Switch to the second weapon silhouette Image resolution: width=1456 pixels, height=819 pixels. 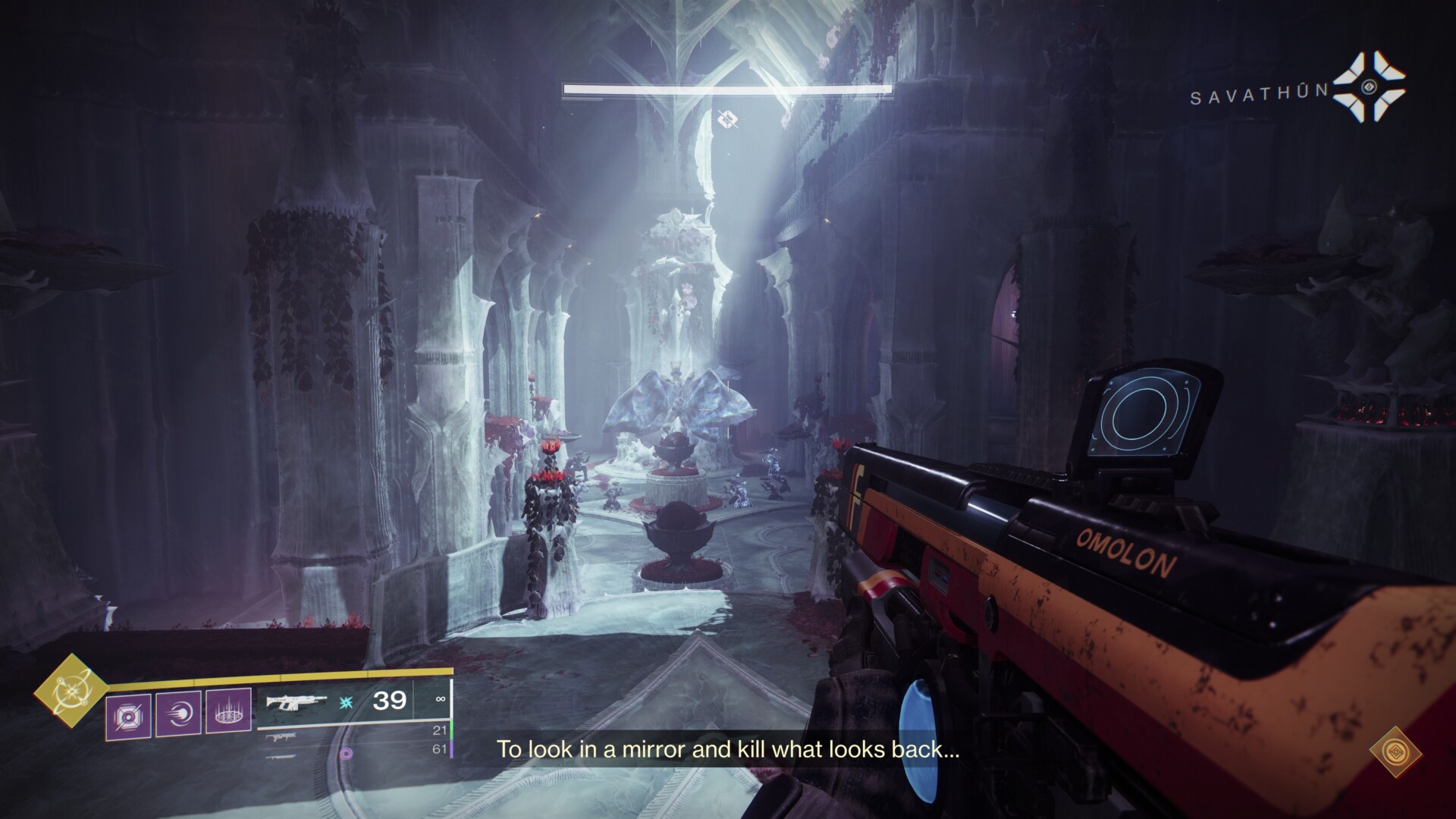coord(281,736)
